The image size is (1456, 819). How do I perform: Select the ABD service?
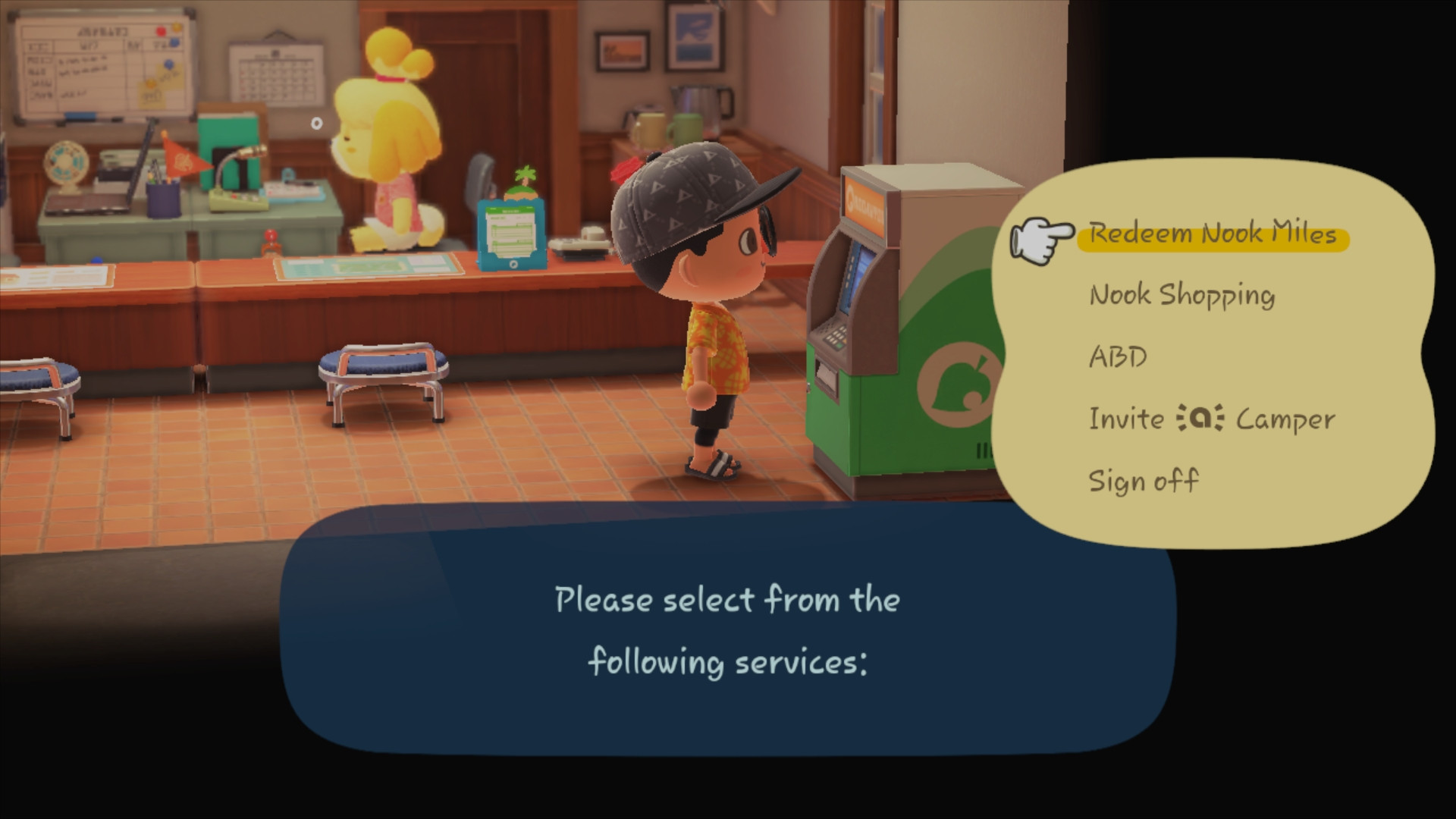1116,356
